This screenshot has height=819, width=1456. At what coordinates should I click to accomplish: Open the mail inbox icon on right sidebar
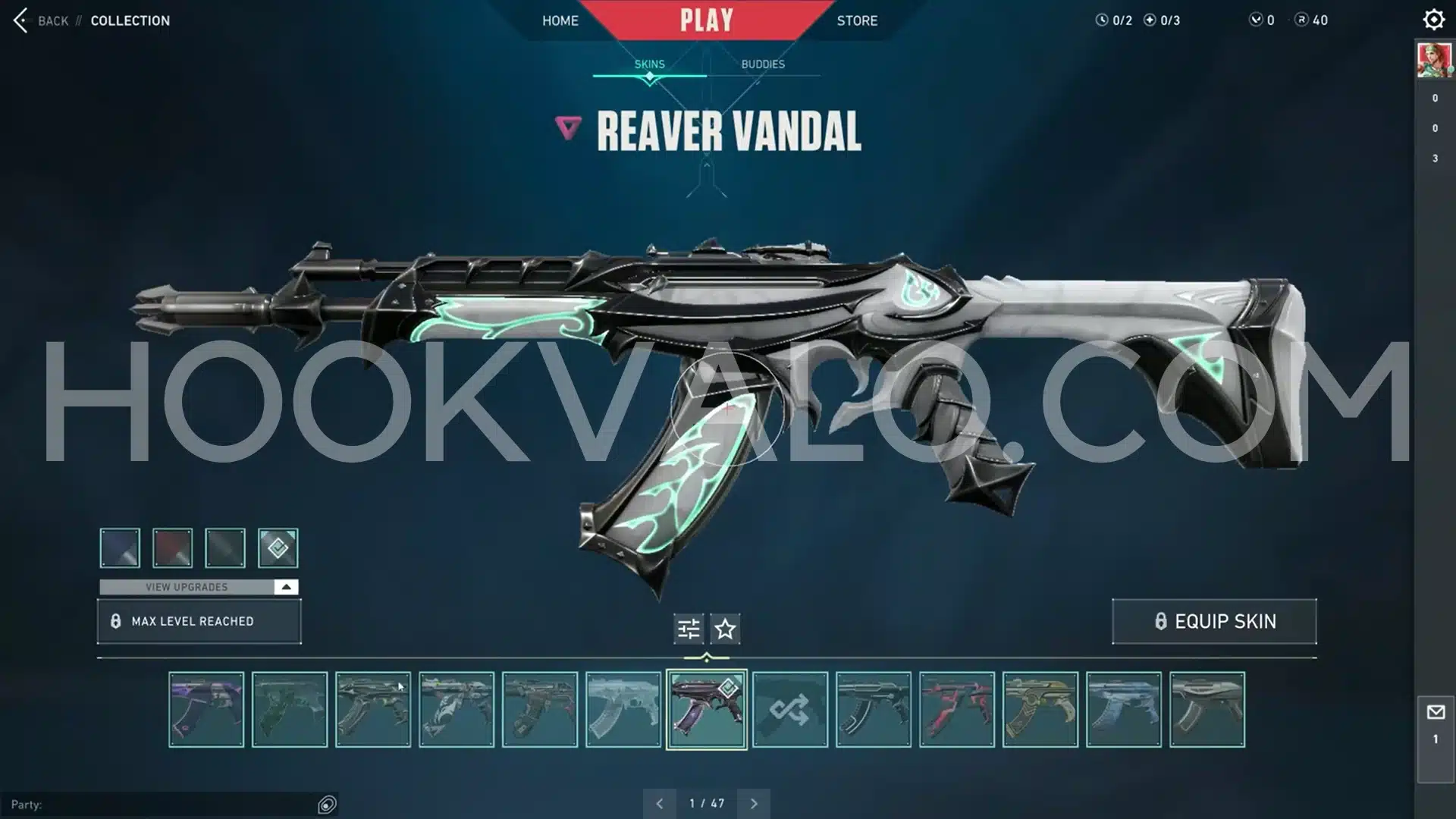tap(1435, 711)
